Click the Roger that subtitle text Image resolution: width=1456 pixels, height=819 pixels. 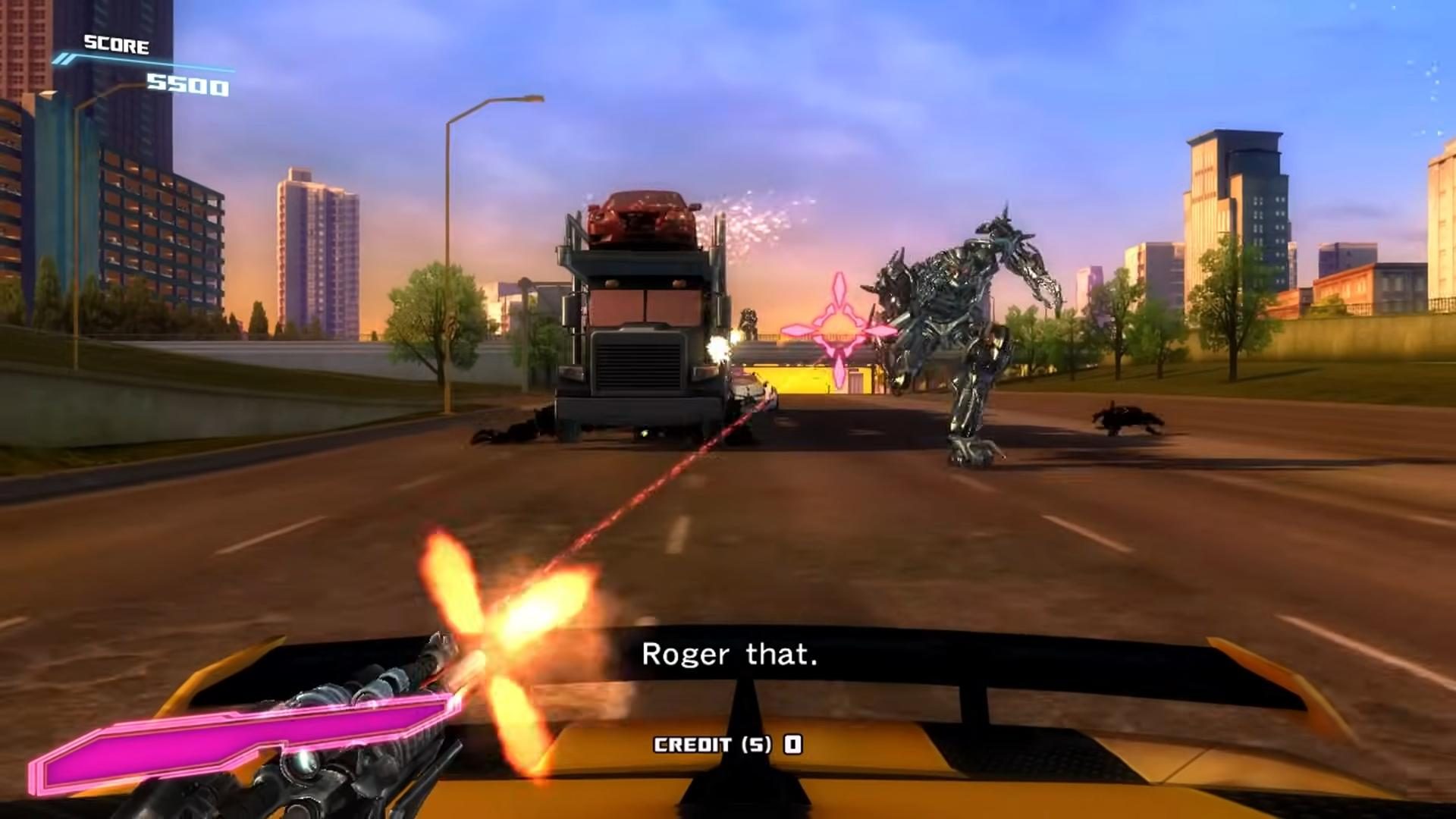pos(730,654)
